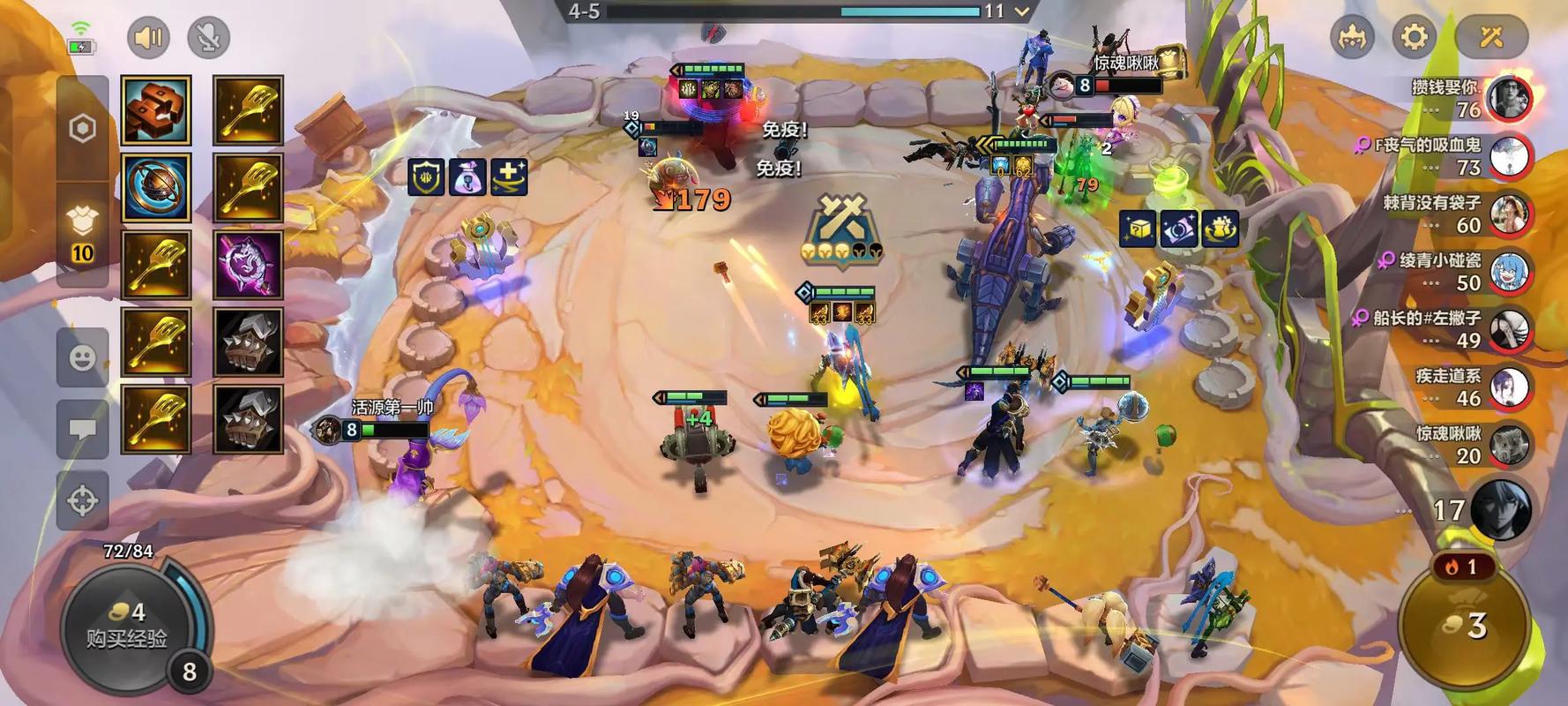
Task: Open the settings gear menu
Action: 1414,37
